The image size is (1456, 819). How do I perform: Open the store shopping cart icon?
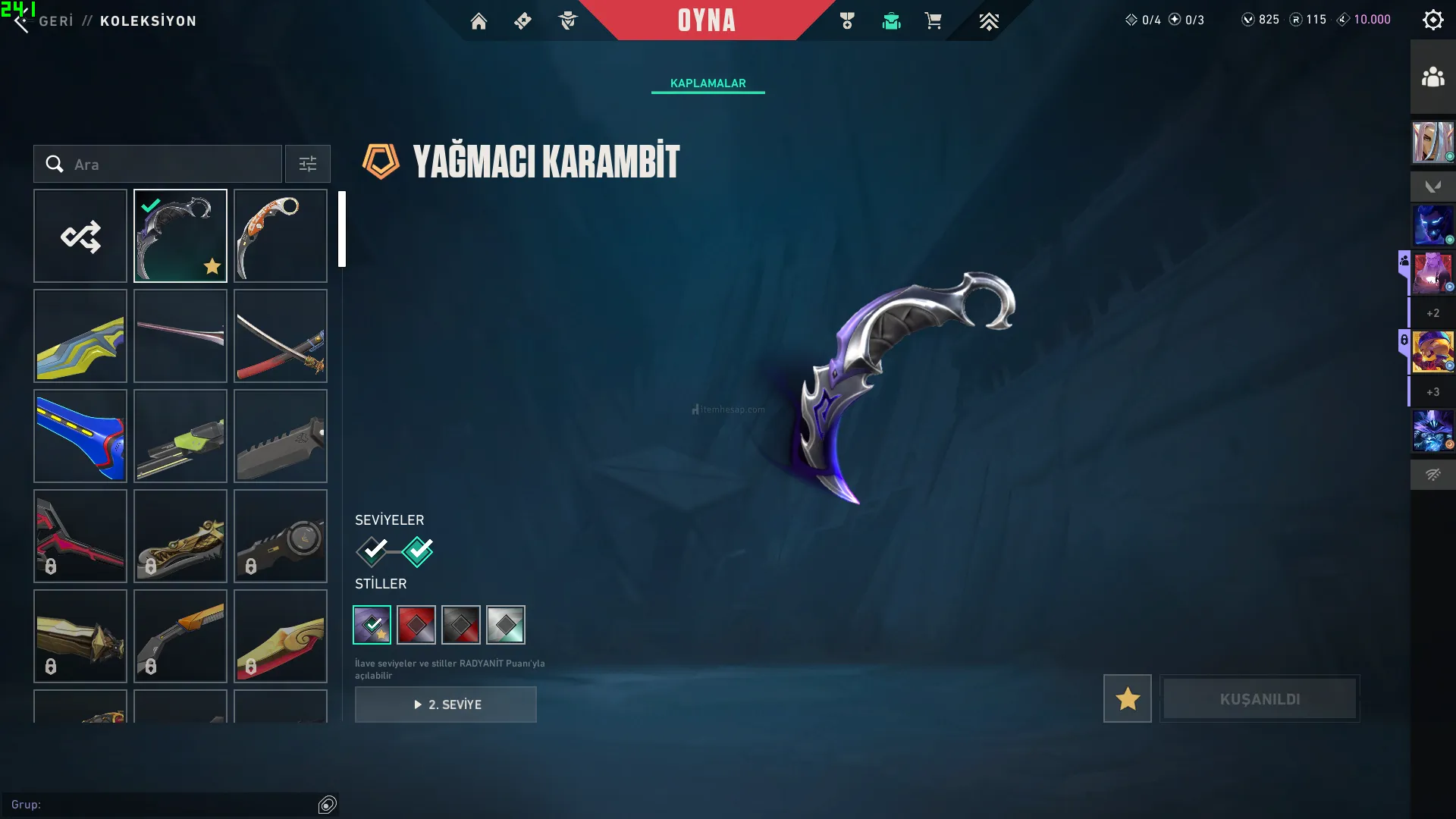tap(933, 21)
